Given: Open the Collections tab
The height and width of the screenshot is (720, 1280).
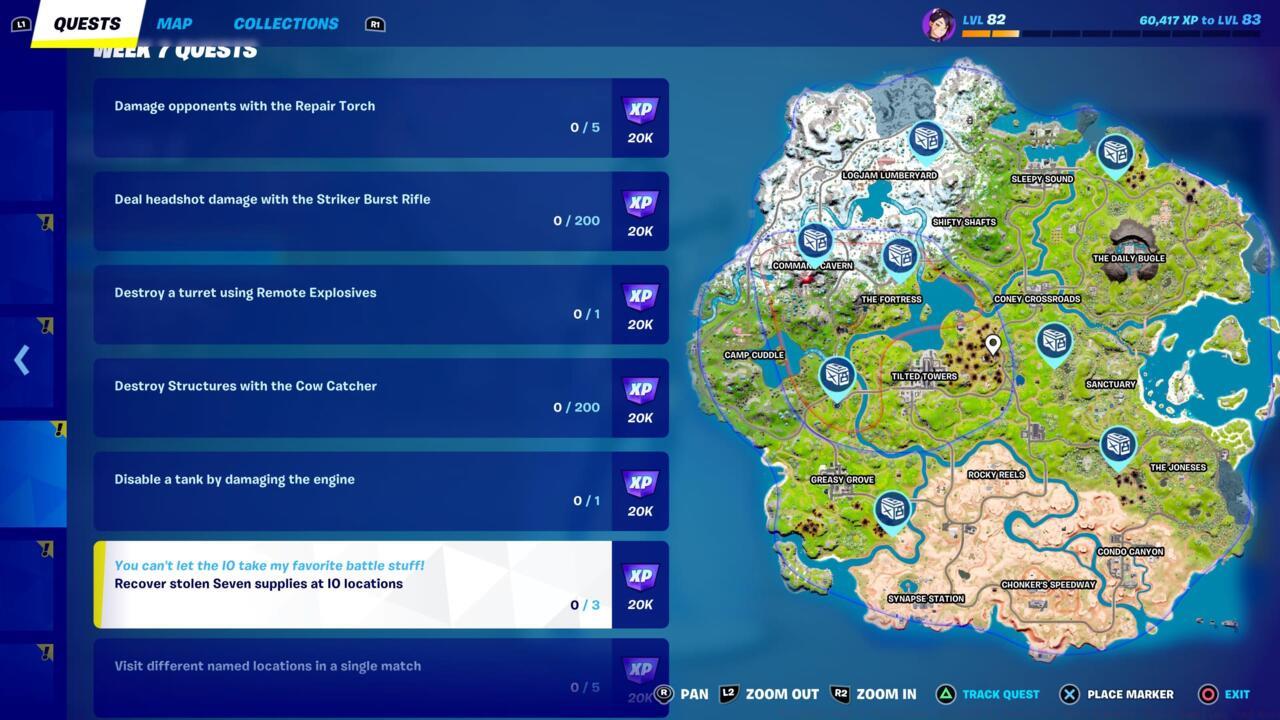Looking at the screenshot, I should (286, 23).
